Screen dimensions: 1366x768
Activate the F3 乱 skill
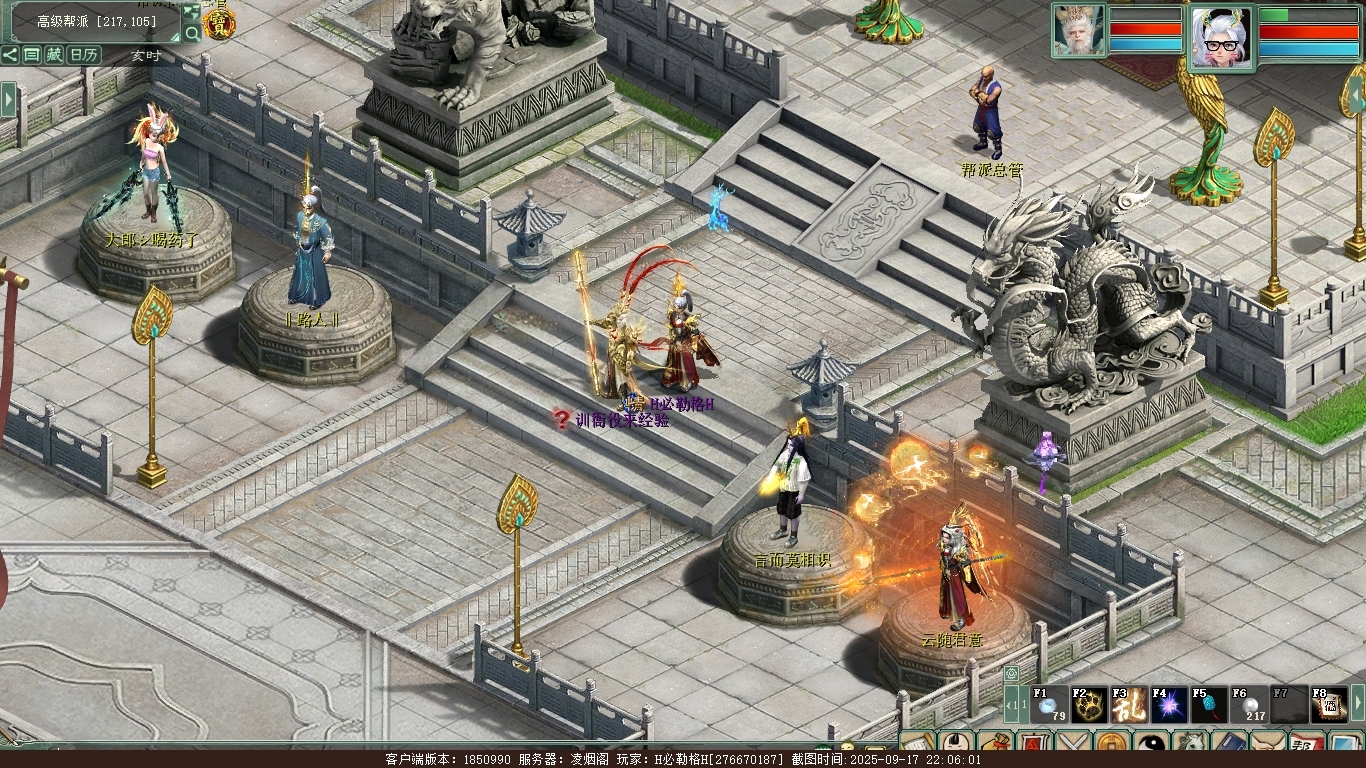[1129, 705]
